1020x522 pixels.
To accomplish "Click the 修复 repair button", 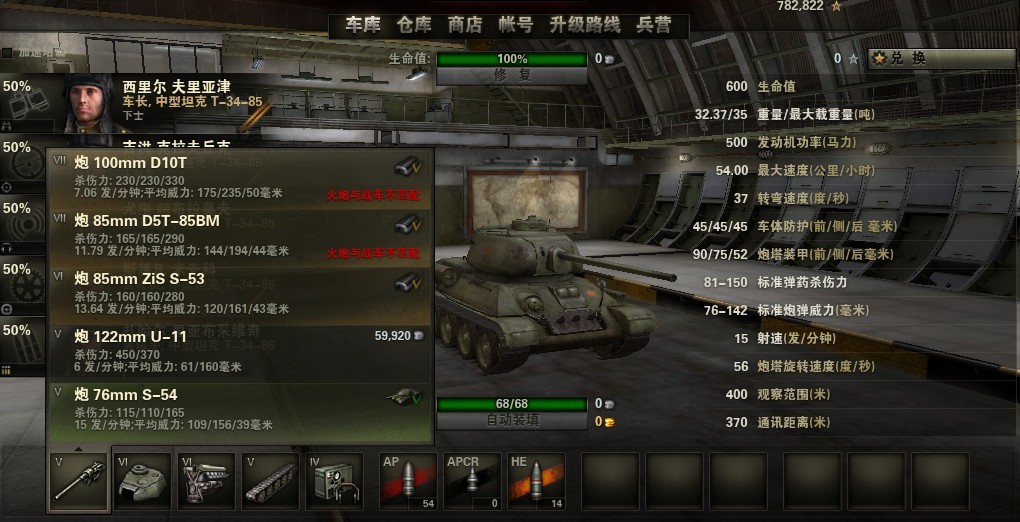I will coord(512,75).
